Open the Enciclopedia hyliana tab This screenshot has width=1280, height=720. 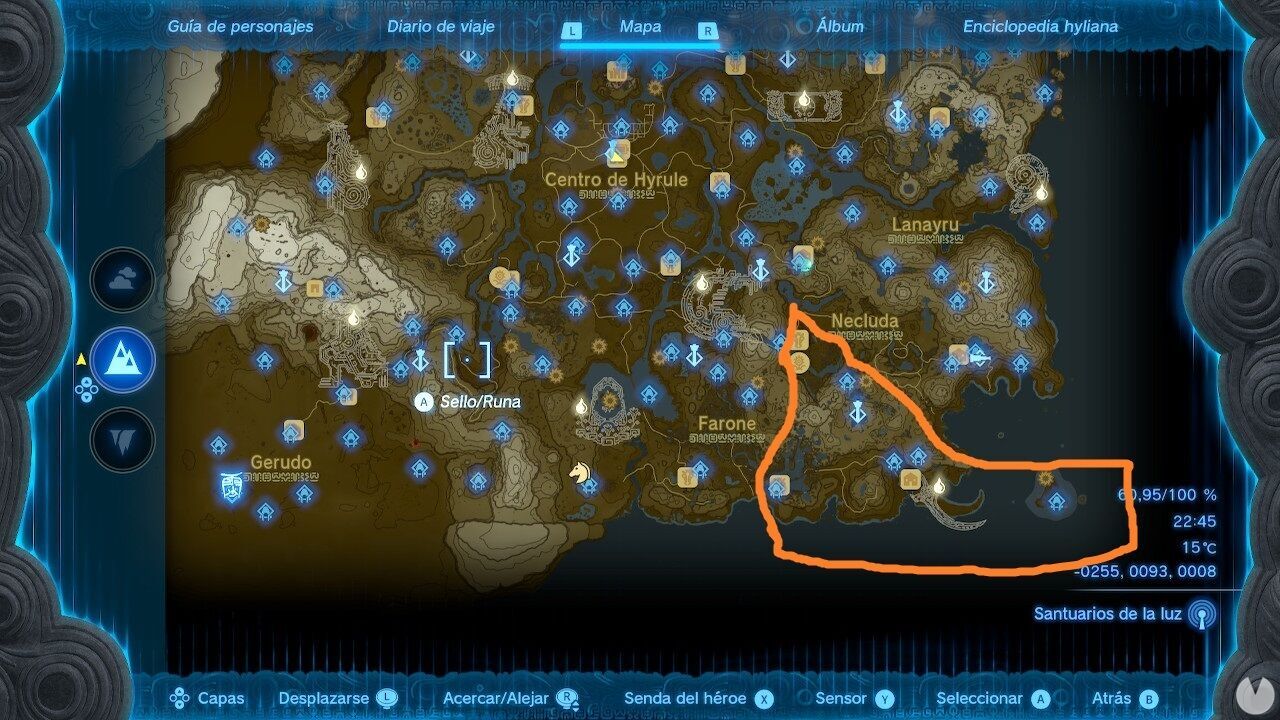1040,27
